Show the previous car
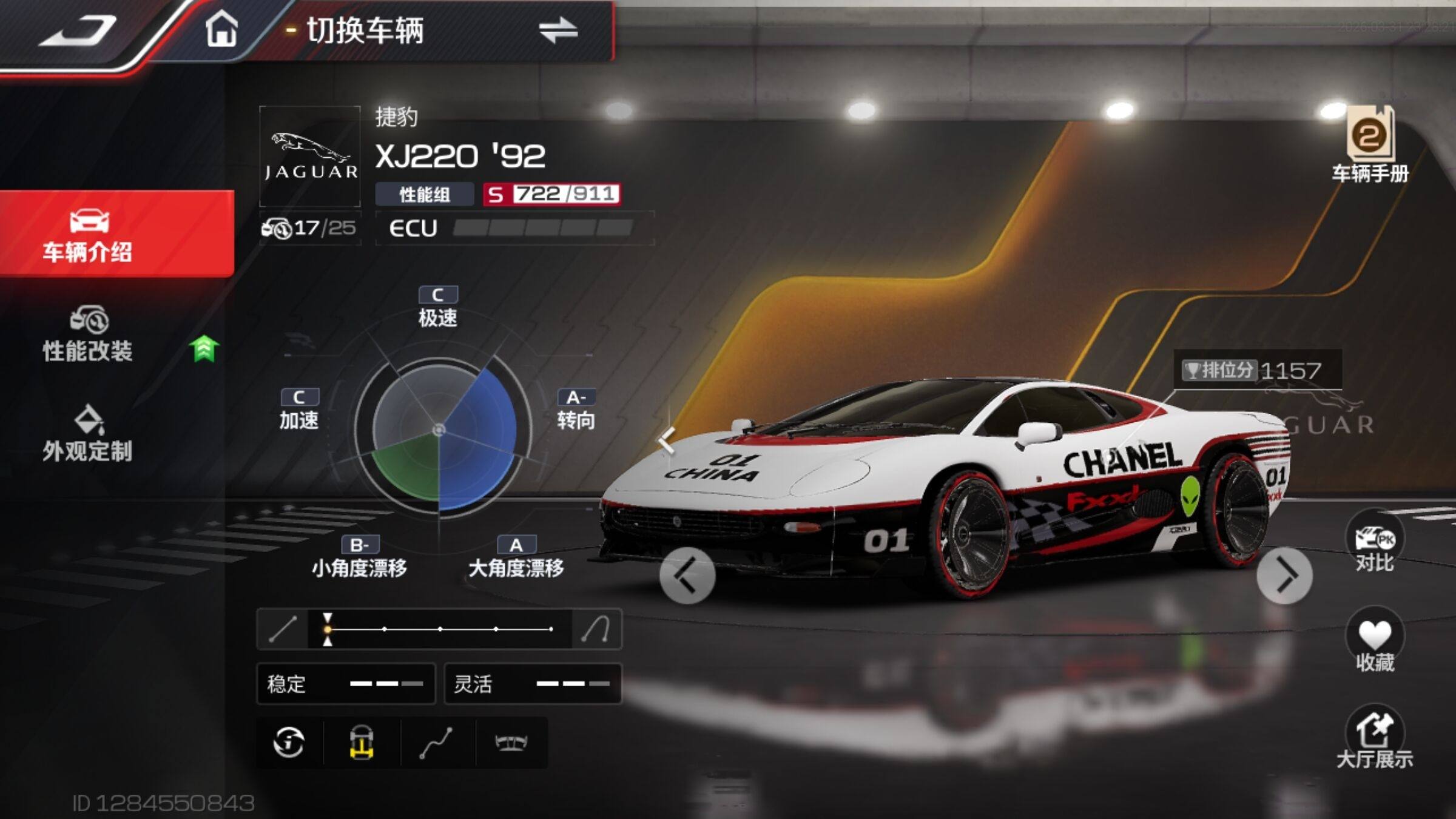 point(687,575)
